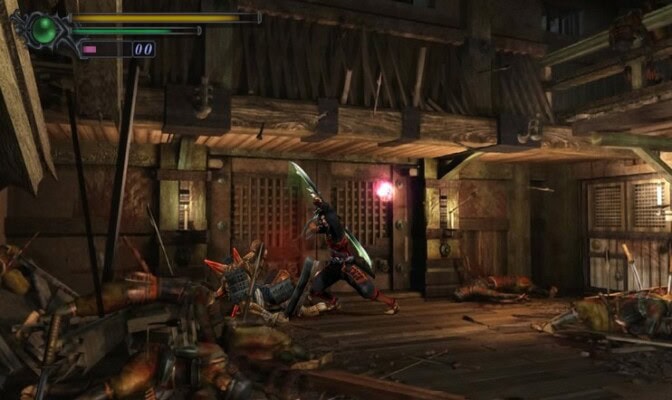The image size is (672, 400).
Task: Click the green orb weapon icon
Action: pos(44,29)
